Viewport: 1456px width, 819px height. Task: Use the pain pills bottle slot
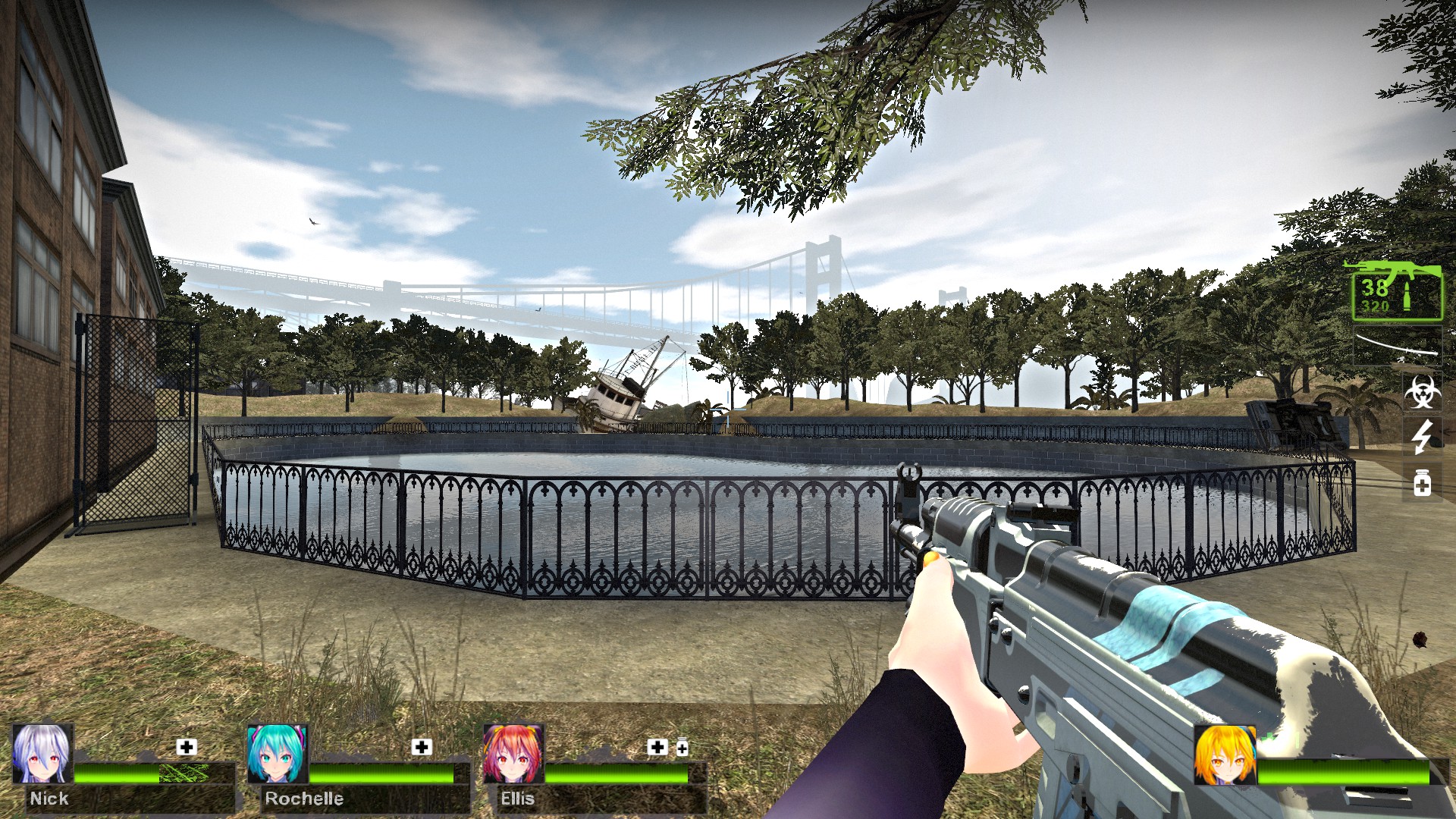(x=1422, y=482)
